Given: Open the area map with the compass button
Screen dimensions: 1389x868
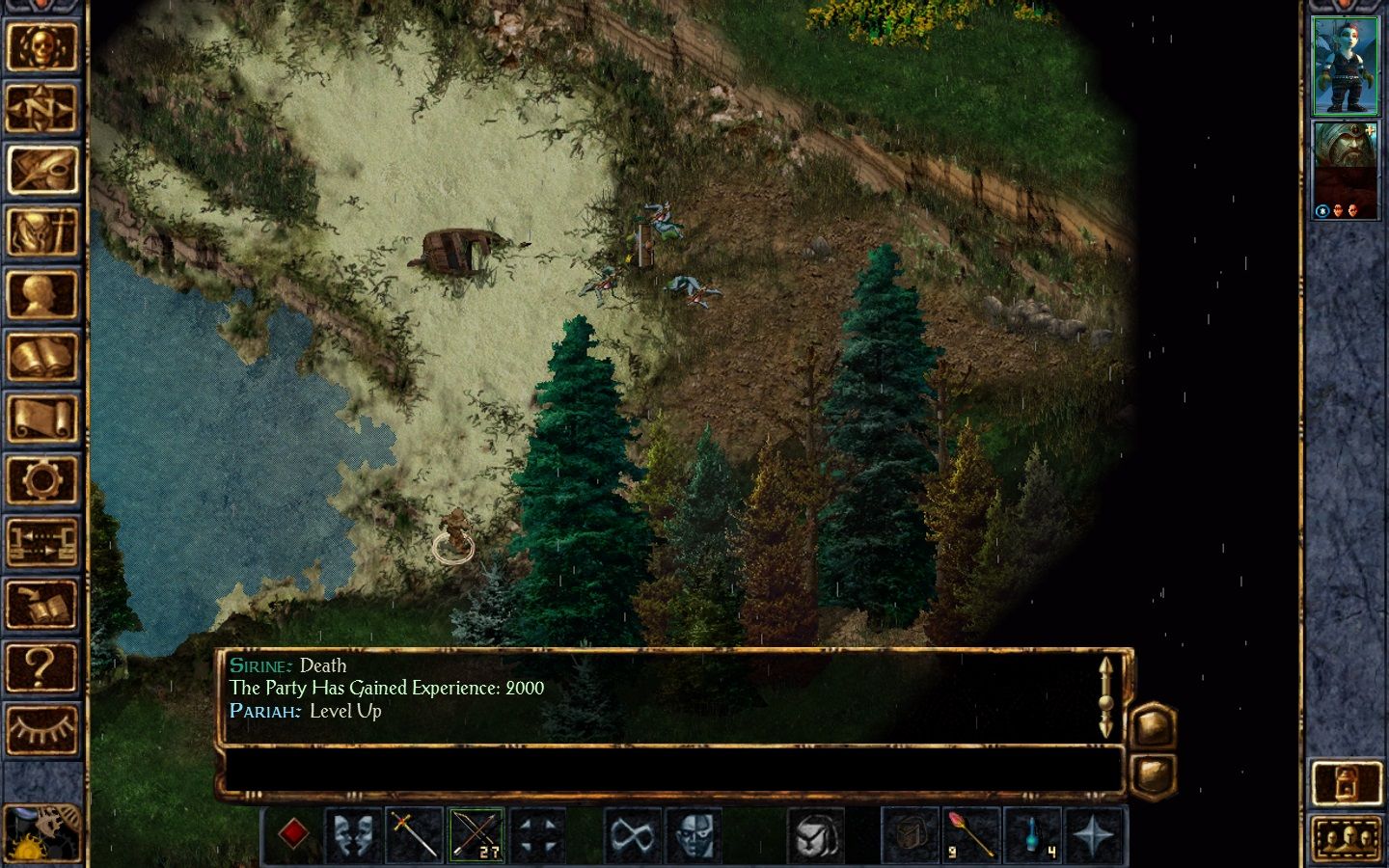Looking at the screenshot, I should (41, 108).
